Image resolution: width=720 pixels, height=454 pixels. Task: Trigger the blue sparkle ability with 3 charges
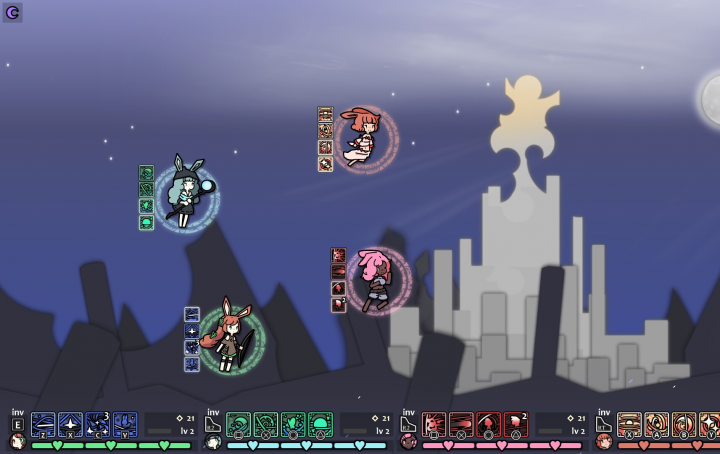(97, 424)
